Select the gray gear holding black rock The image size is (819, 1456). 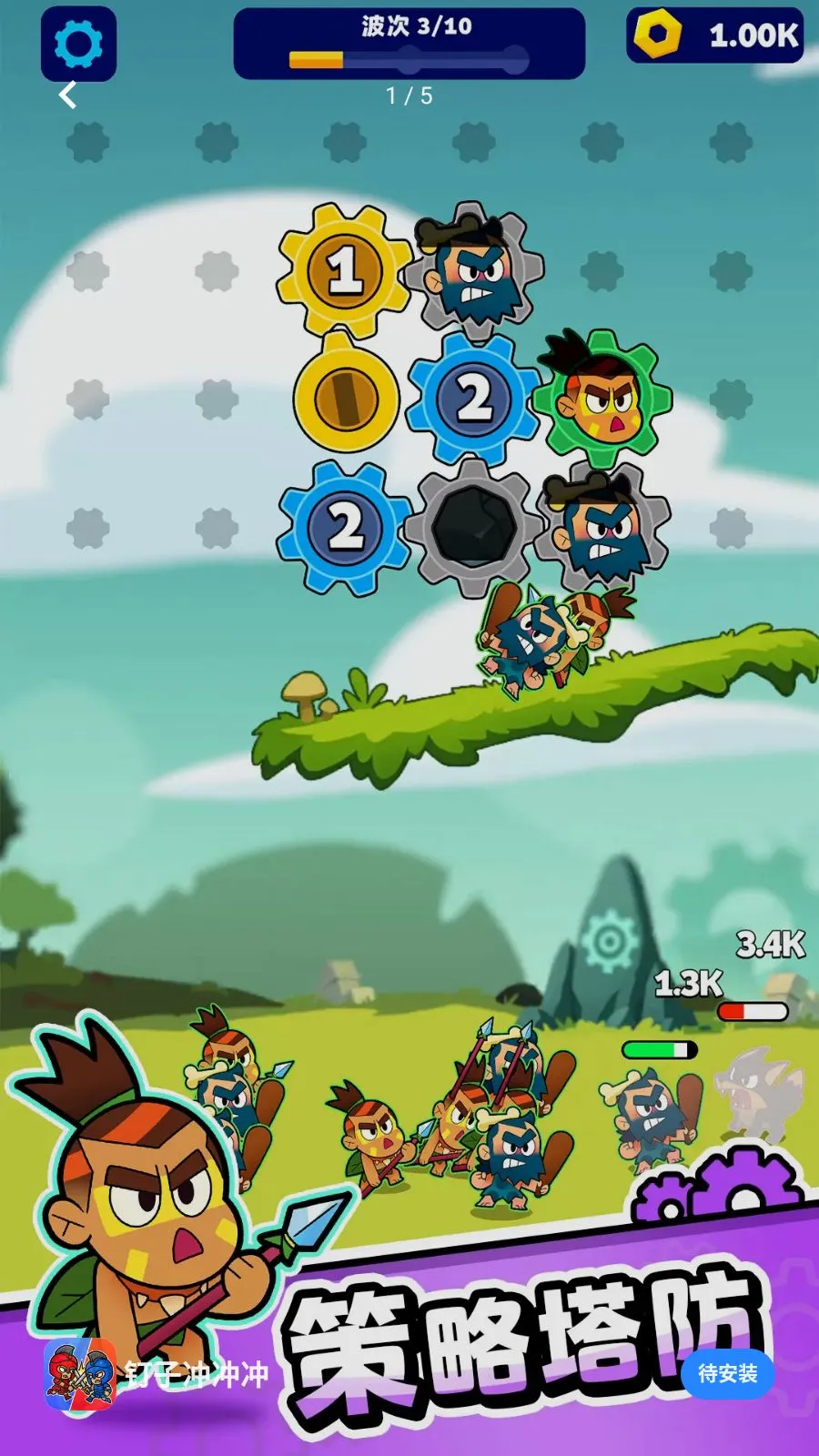click(x=473, y=527)
